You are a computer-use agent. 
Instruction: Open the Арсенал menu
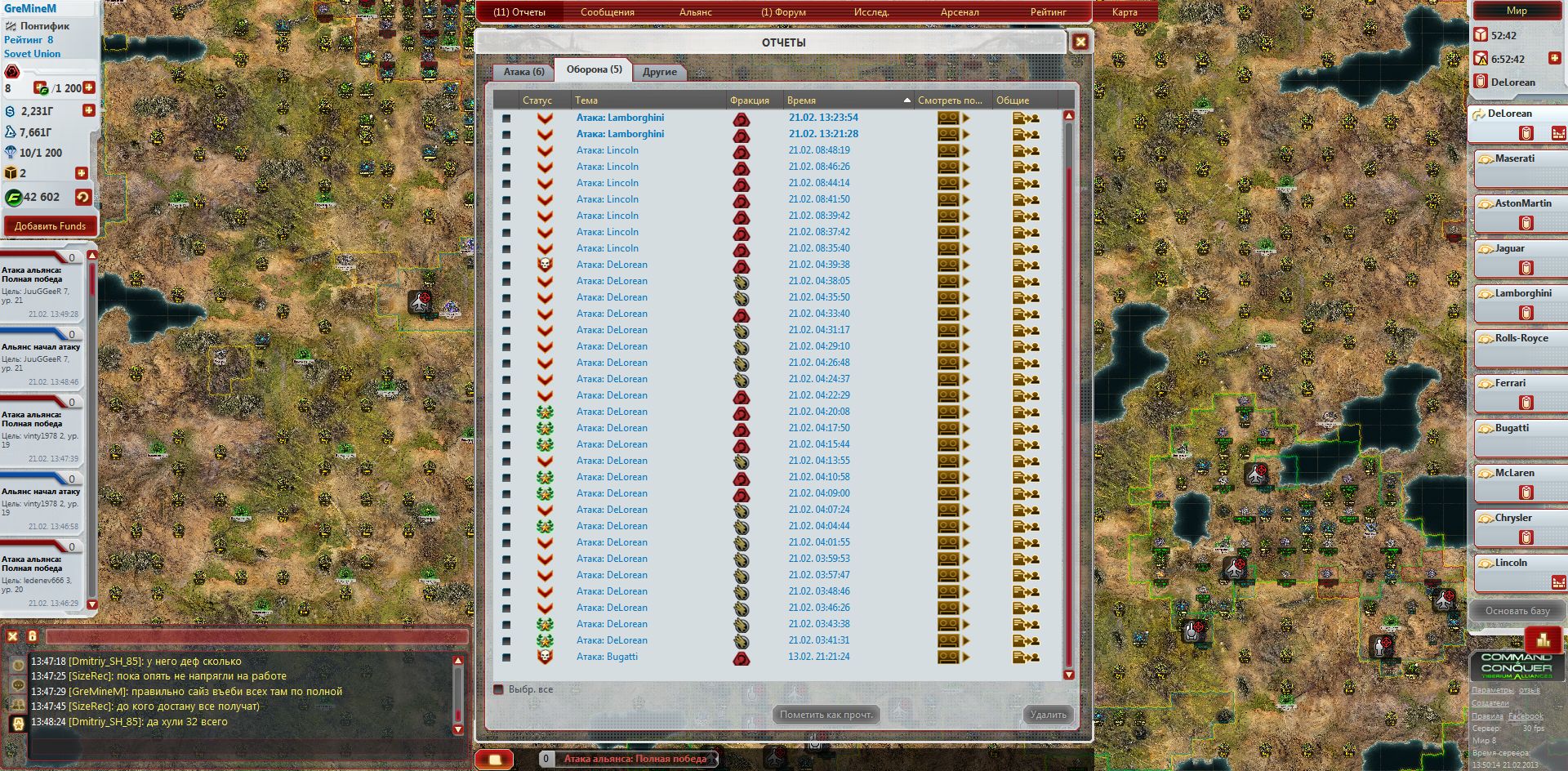coord(960,12)
